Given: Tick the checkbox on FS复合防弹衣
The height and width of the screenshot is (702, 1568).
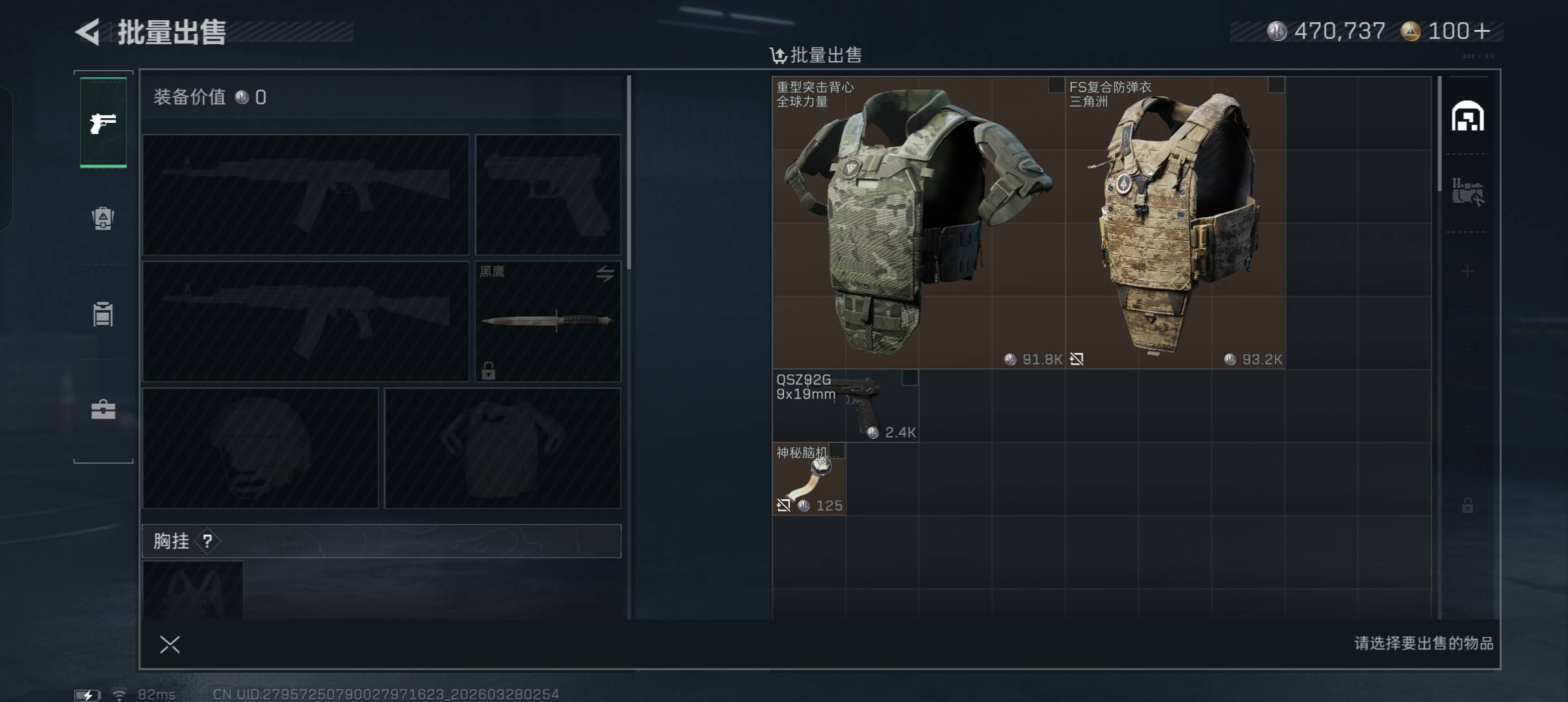Looking at the screenshot, I should coord(1276,85).
